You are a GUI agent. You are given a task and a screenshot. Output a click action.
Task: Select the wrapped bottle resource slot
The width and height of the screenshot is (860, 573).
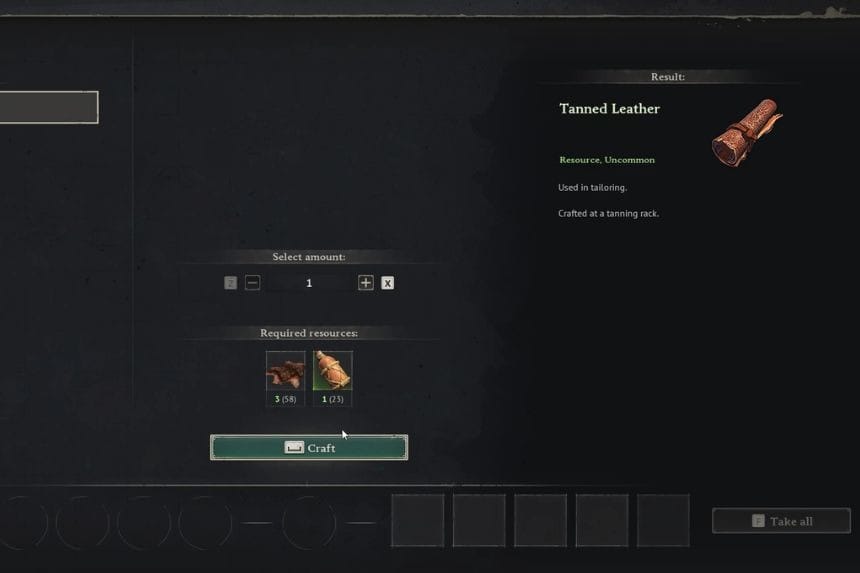332,371
